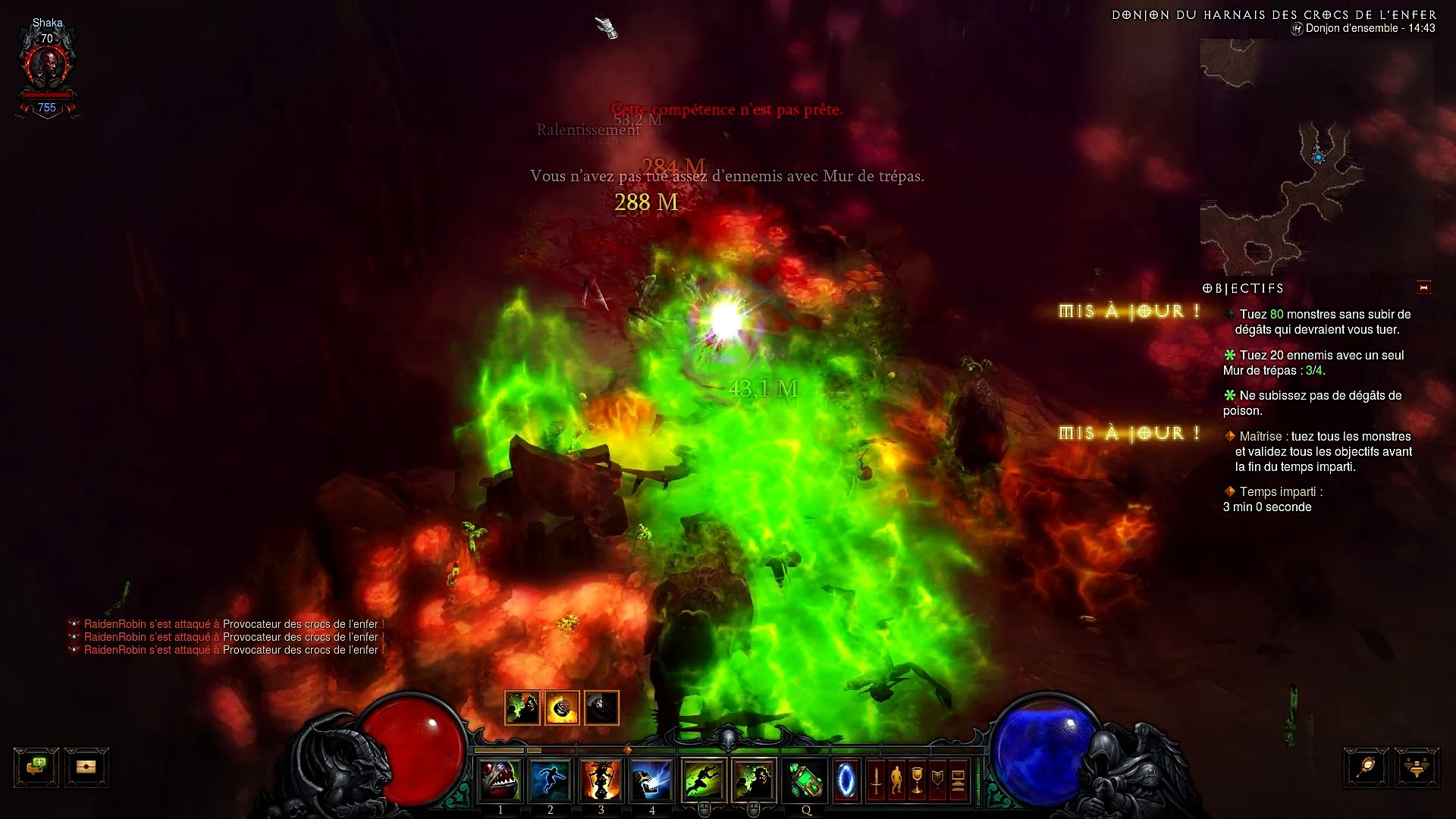
Task: Open the golden anvil crafting button
Action: tap(1416, 767)
